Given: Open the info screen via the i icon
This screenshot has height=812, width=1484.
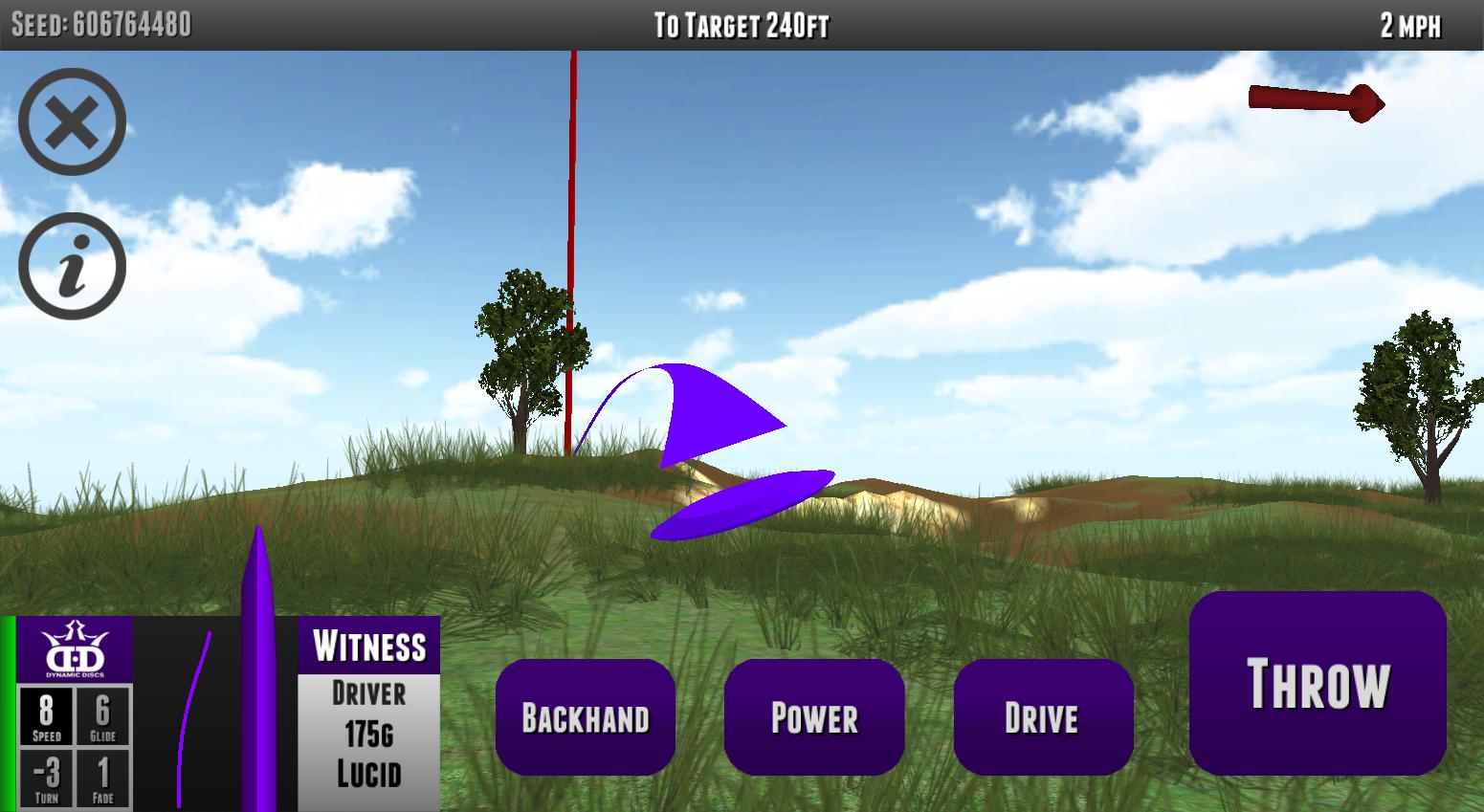Looking at the screenshot, I should pos(71,265).
